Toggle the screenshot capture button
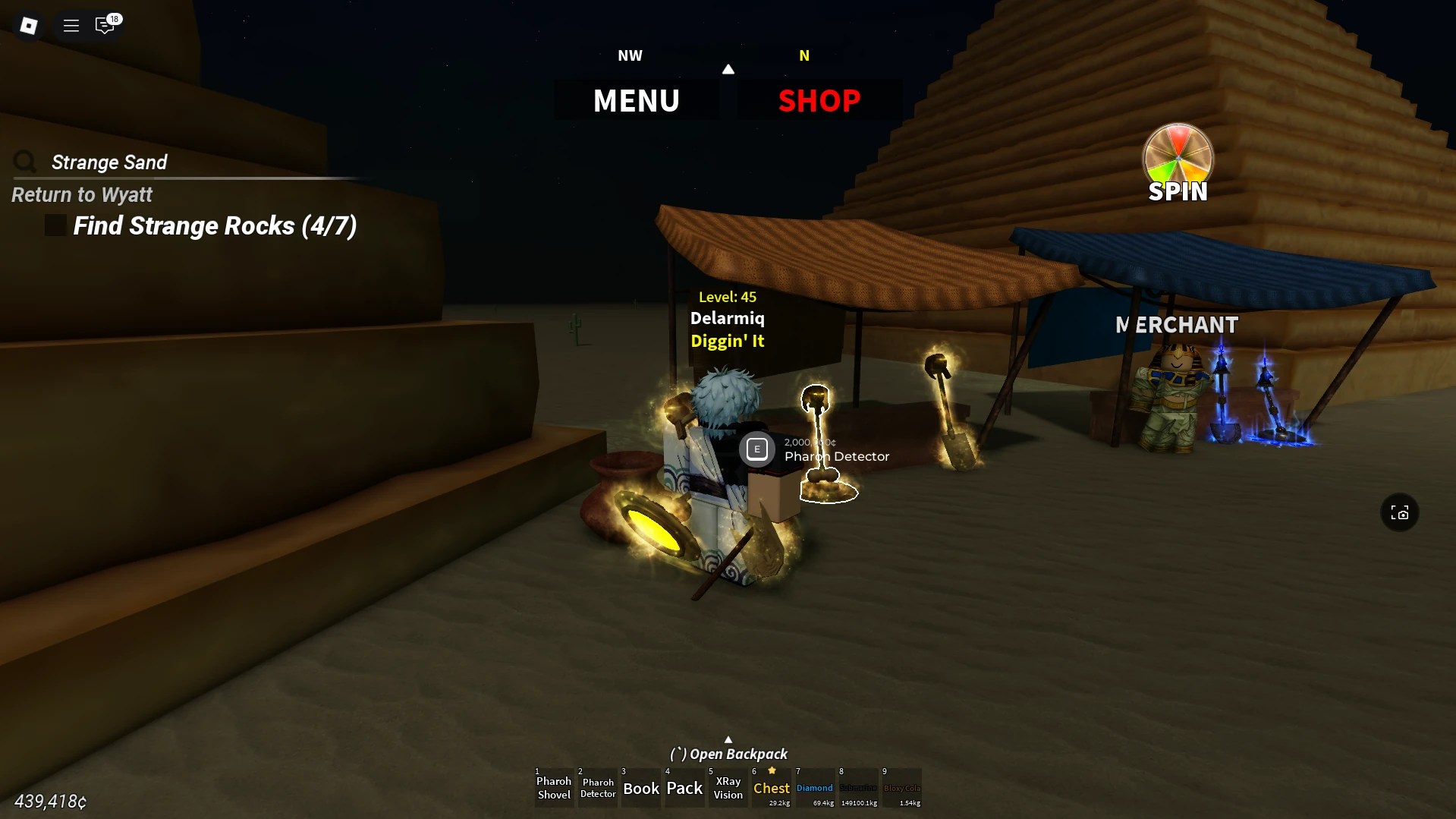Screen dimensions: 1456x819 click(1400, 512)
